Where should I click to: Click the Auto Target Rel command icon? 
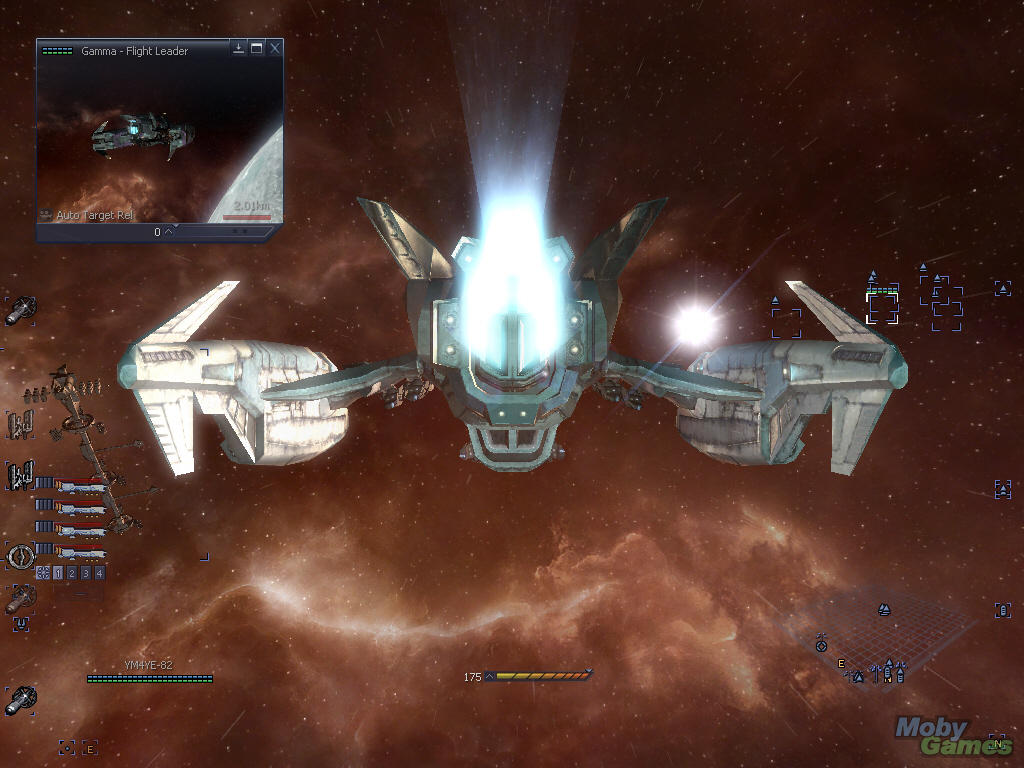pos(46,215)
